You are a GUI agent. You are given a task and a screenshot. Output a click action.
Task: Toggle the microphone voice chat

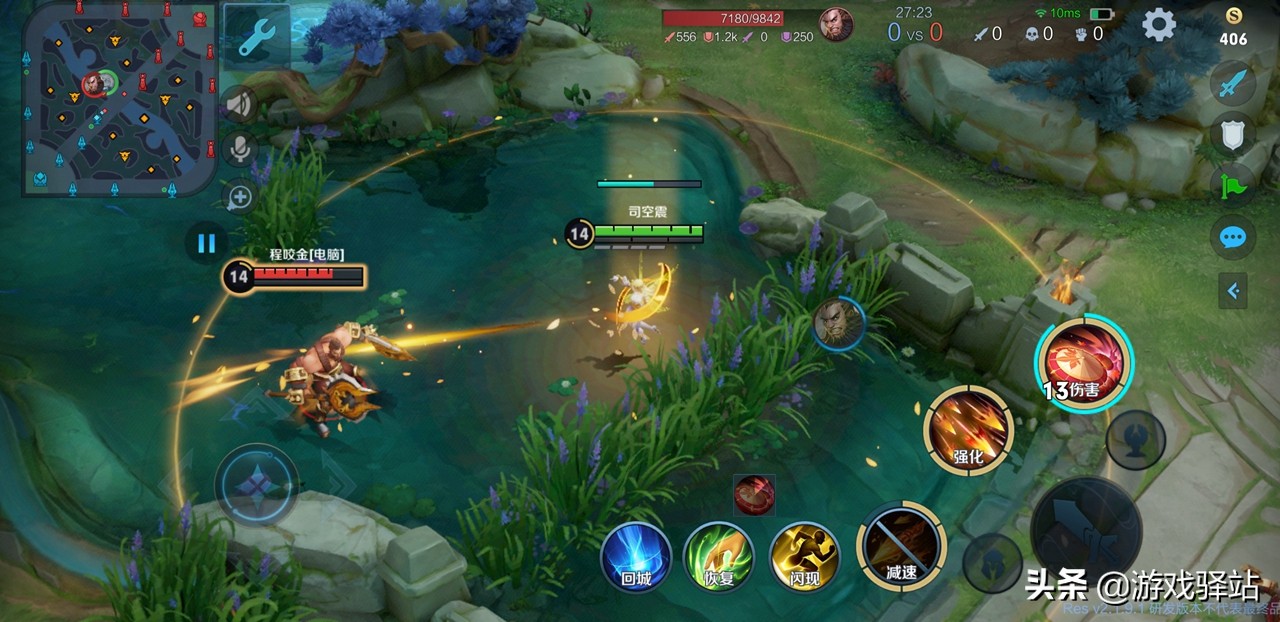point(240,150)
